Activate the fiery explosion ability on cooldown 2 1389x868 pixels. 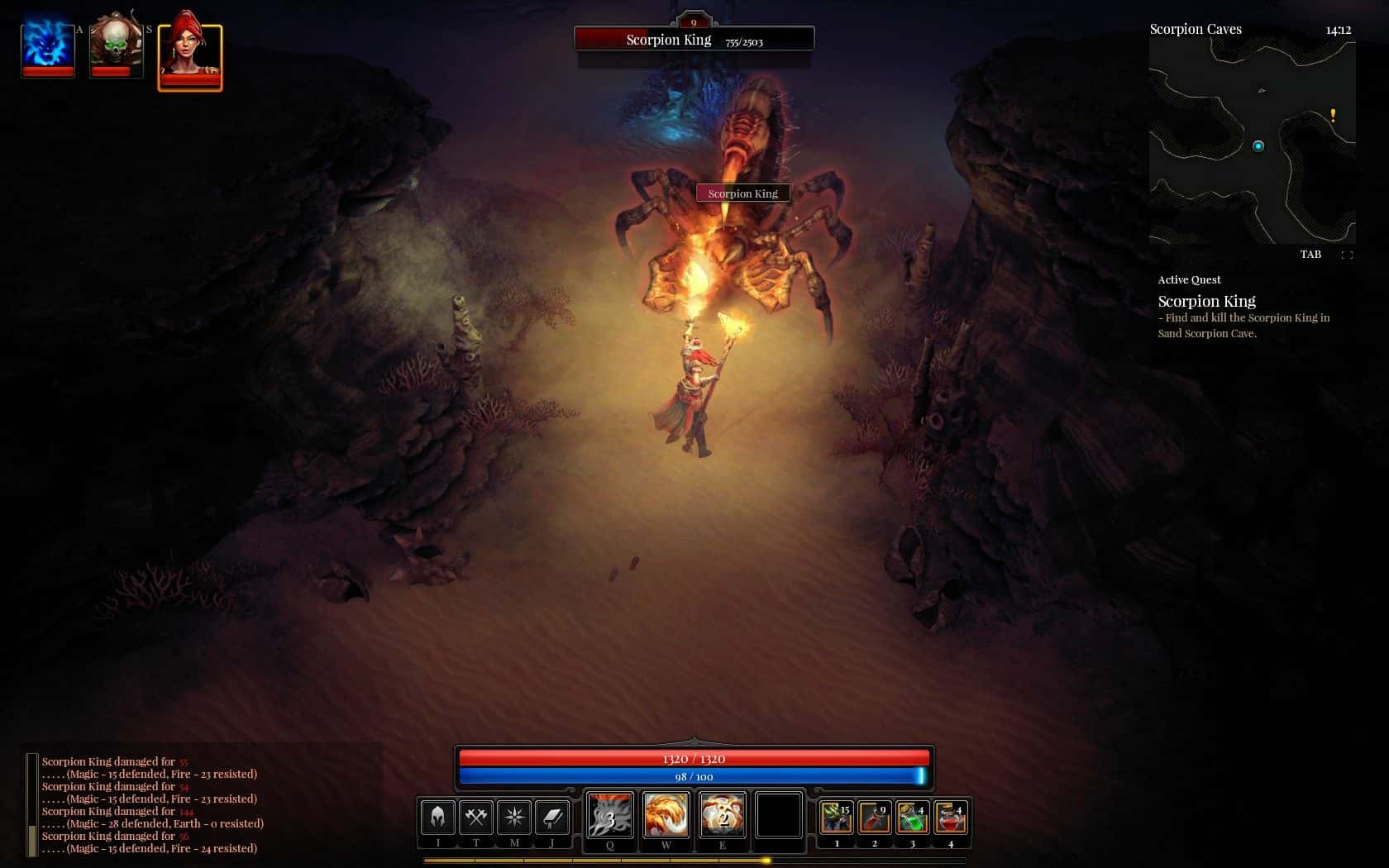pos(723,816)
